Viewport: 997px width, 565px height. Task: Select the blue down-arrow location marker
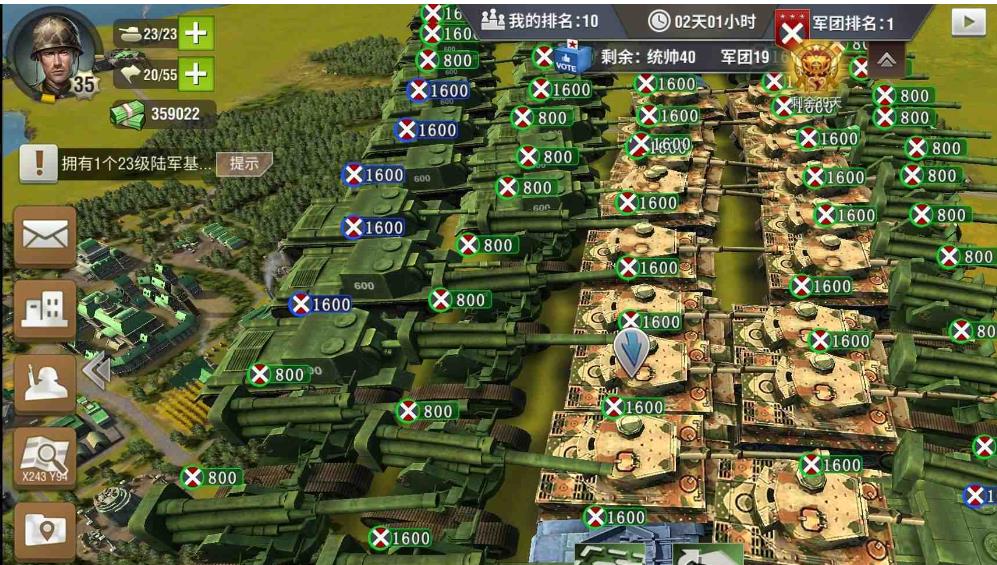pyautogui.click(x=631, y=352)
